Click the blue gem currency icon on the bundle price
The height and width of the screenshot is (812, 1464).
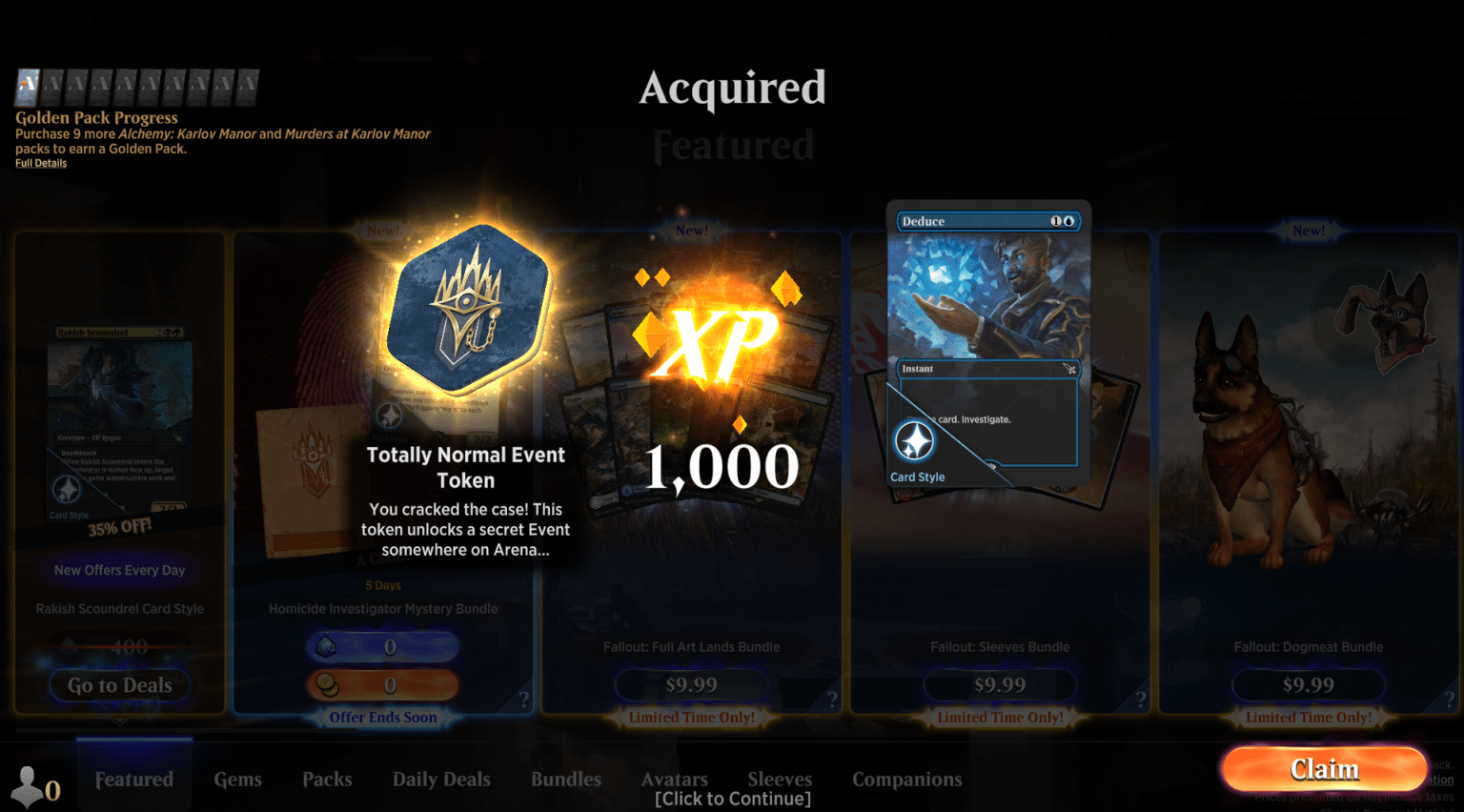(326, 646)
